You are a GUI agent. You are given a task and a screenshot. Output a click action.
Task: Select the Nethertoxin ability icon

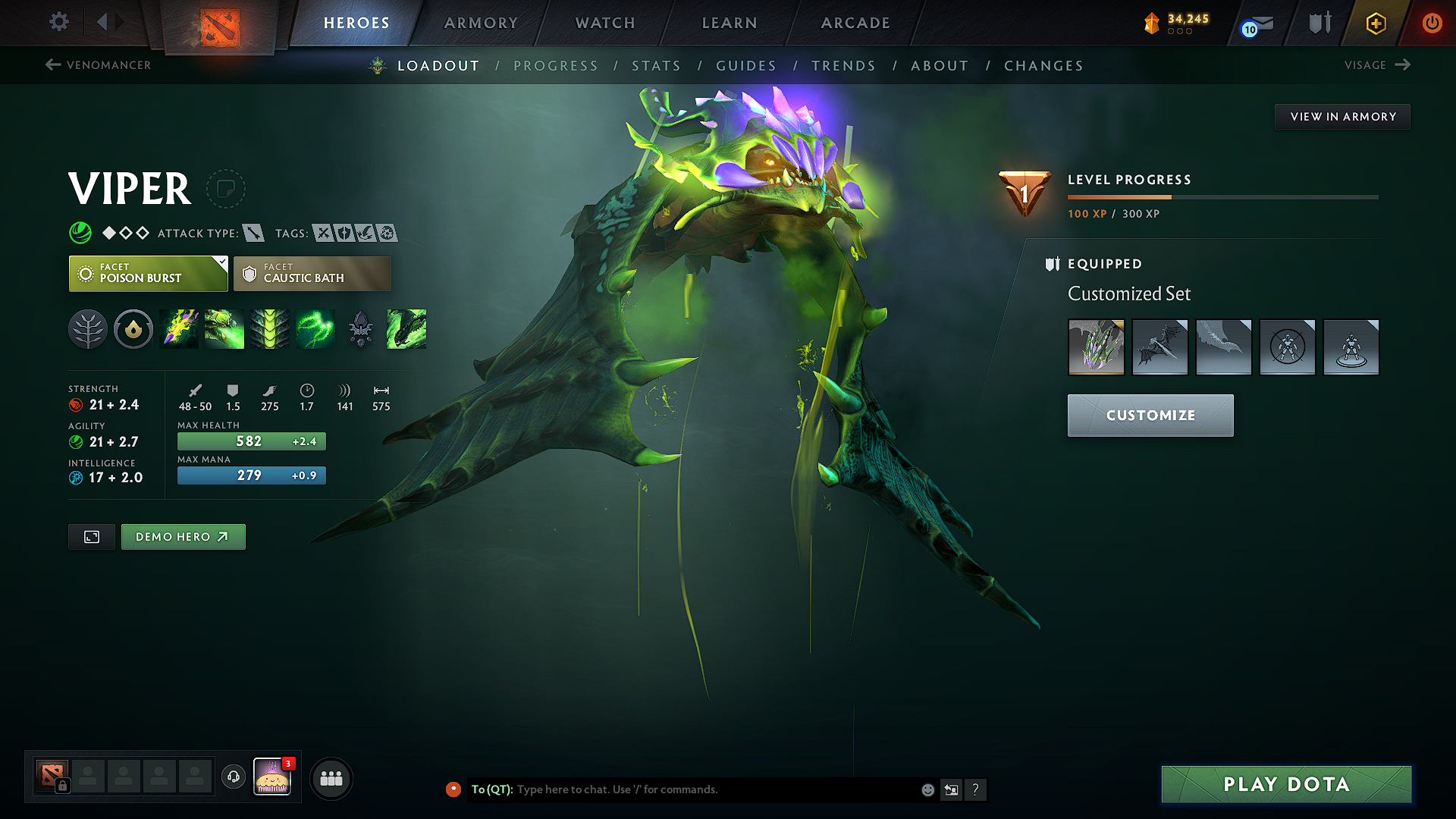click(224, 329)
